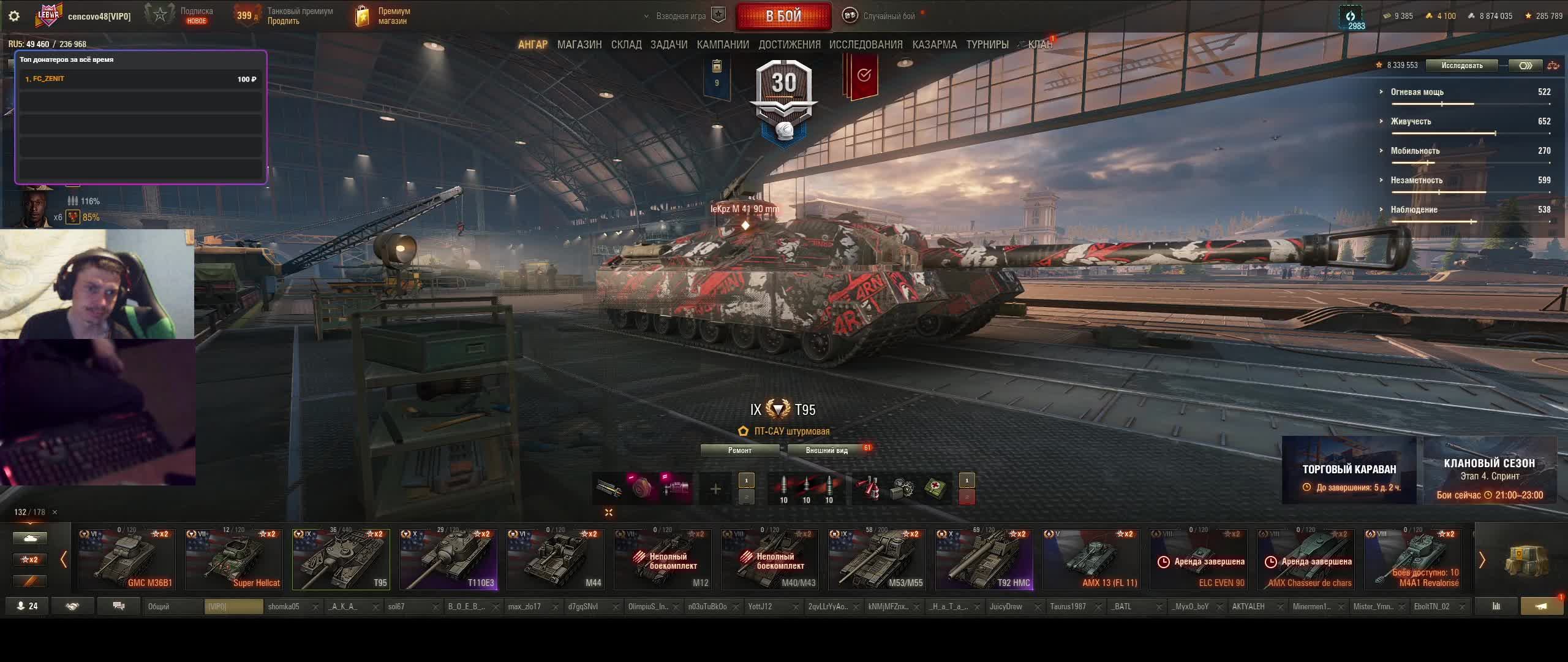Switch to the СКЛАД depot tab

pyautogui.click(x=626, y=45)
